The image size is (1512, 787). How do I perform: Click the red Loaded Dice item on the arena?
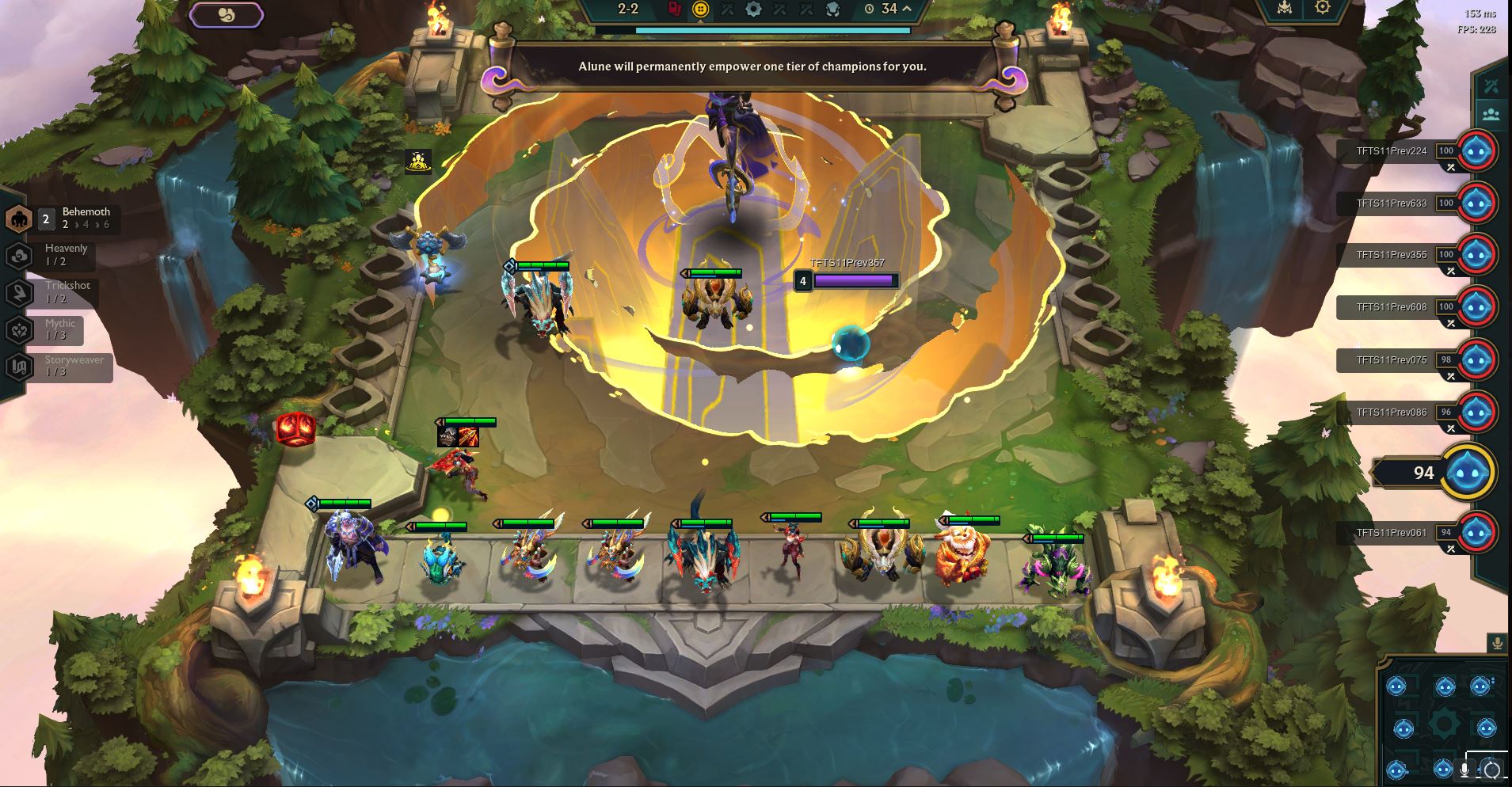tap(295, 427)
